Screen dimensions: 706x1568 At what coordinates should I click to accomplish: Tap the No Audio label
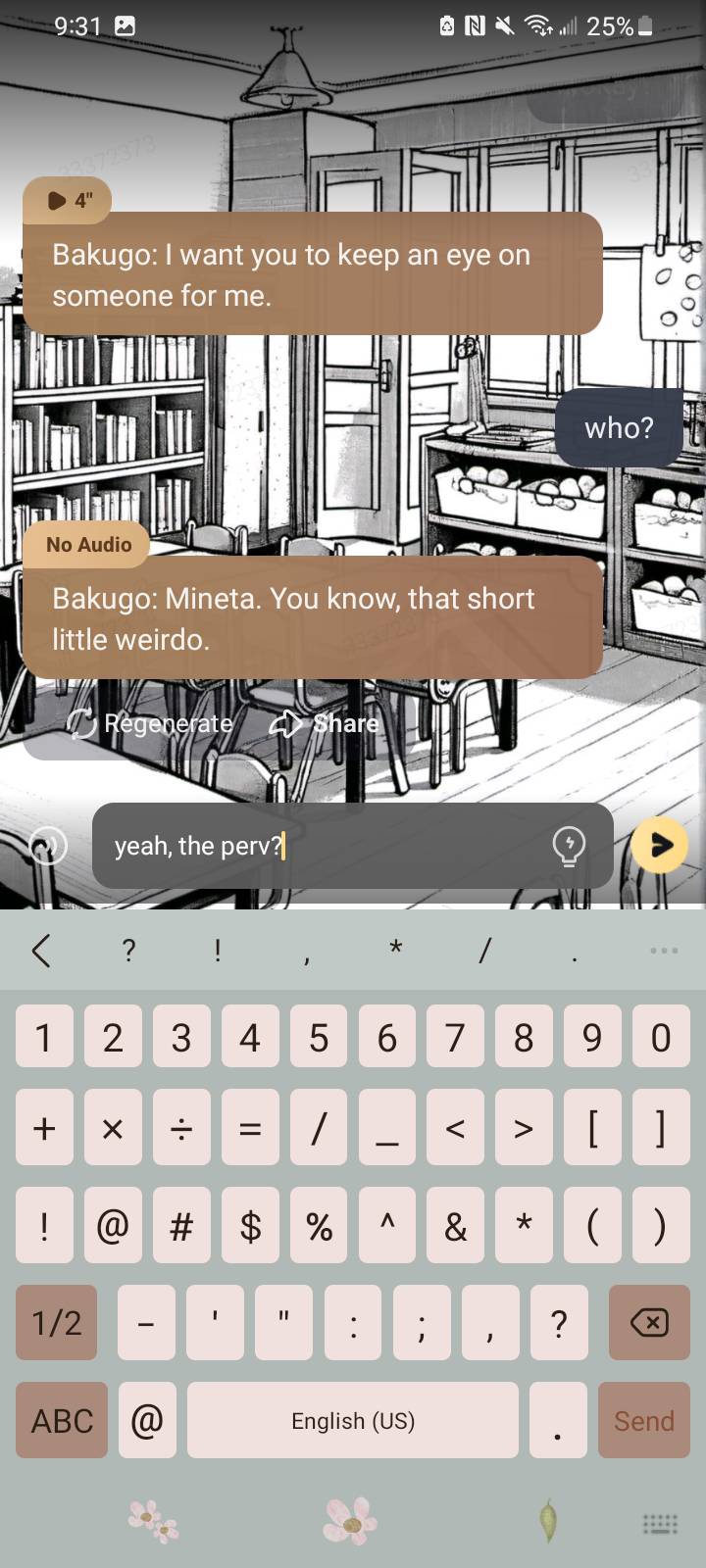(x=88, y=545)
